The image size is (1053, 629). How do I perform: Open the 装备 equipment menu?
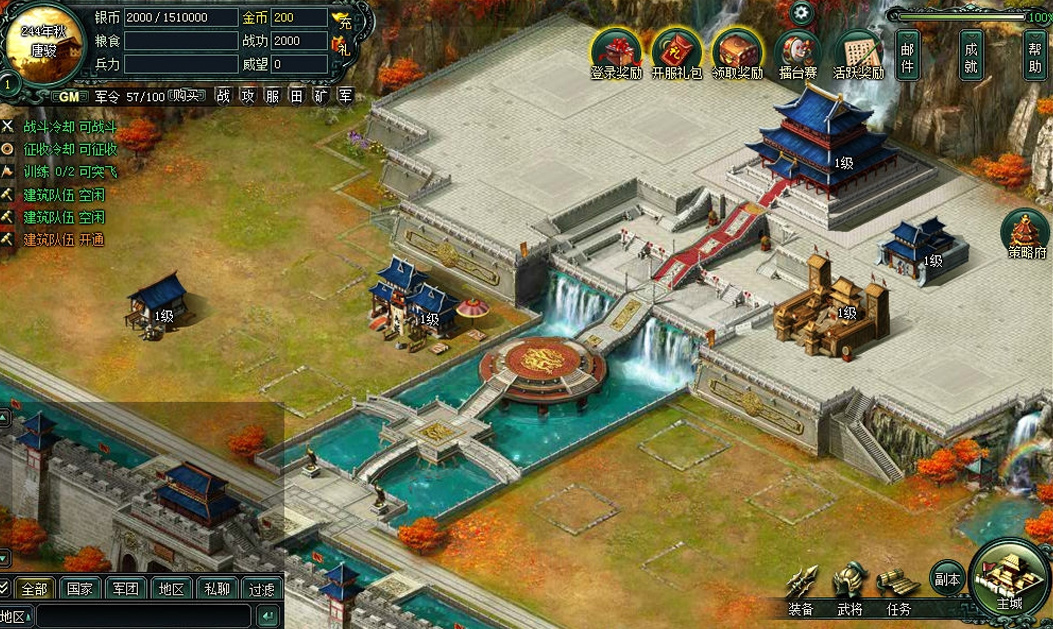[x=801, y=589]
